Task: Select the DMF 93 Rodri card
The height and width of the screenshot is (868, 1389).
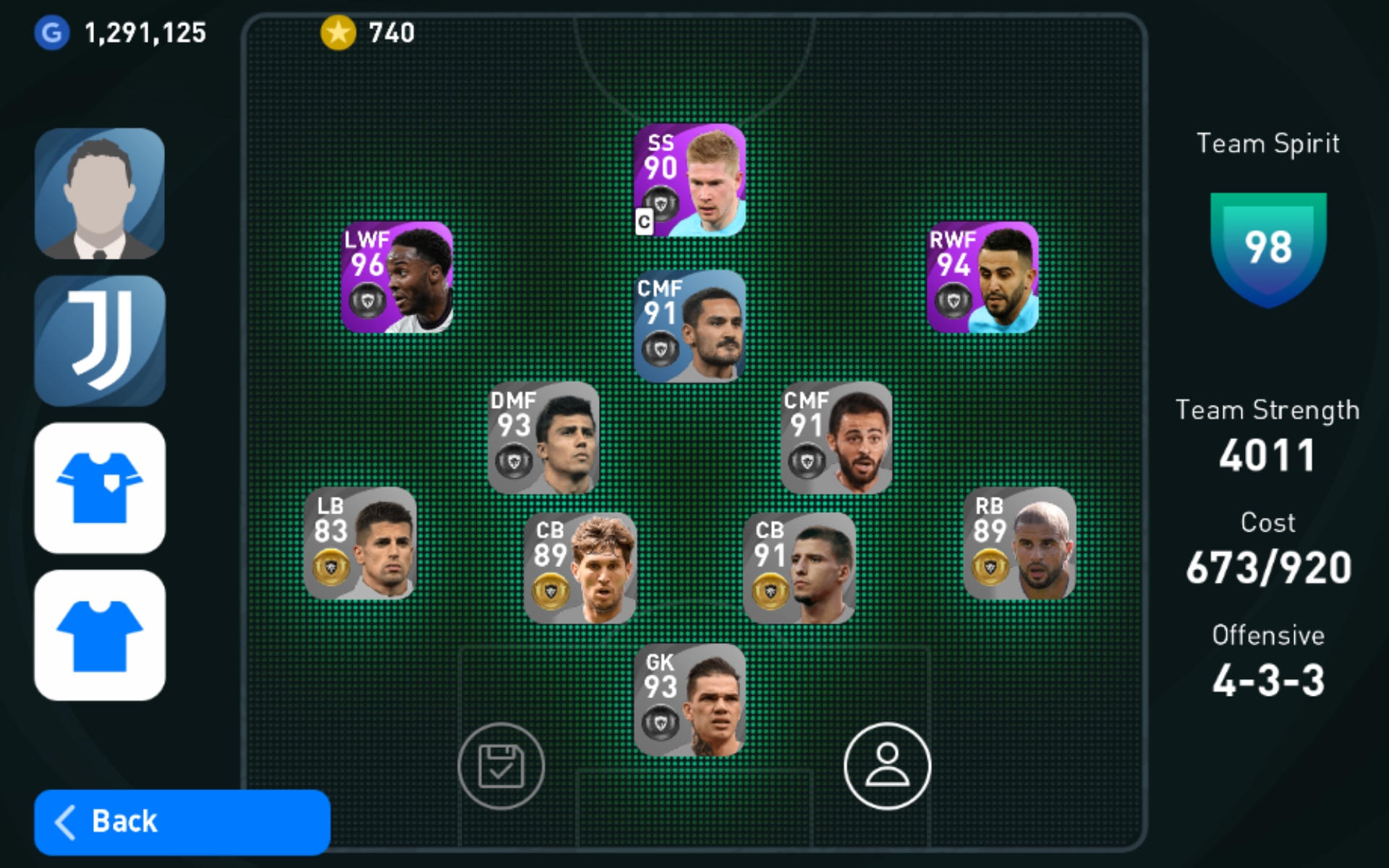Action: [x=543, y=434]
